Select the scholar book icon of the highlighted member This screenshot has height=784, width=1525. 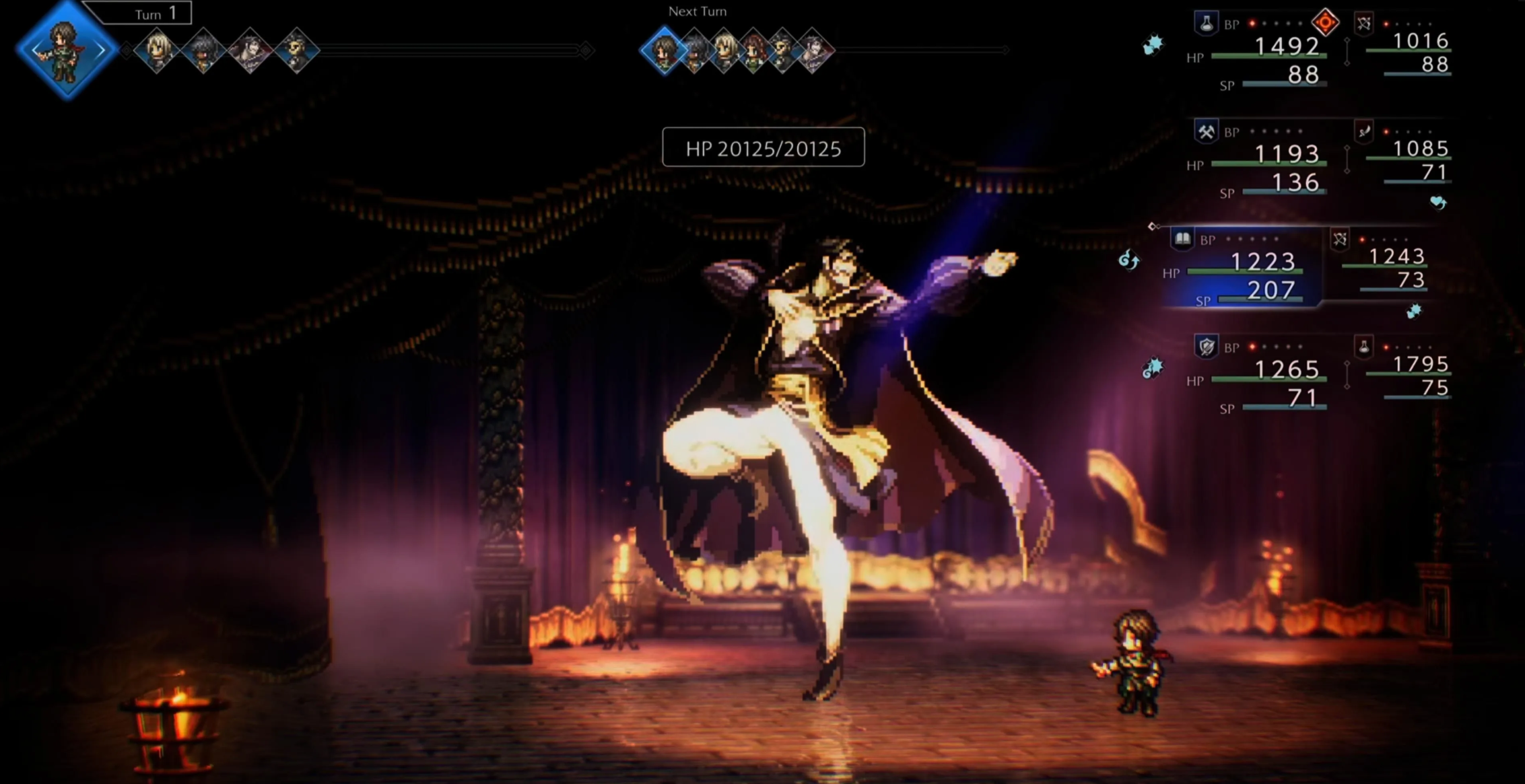click(1182, 239)
